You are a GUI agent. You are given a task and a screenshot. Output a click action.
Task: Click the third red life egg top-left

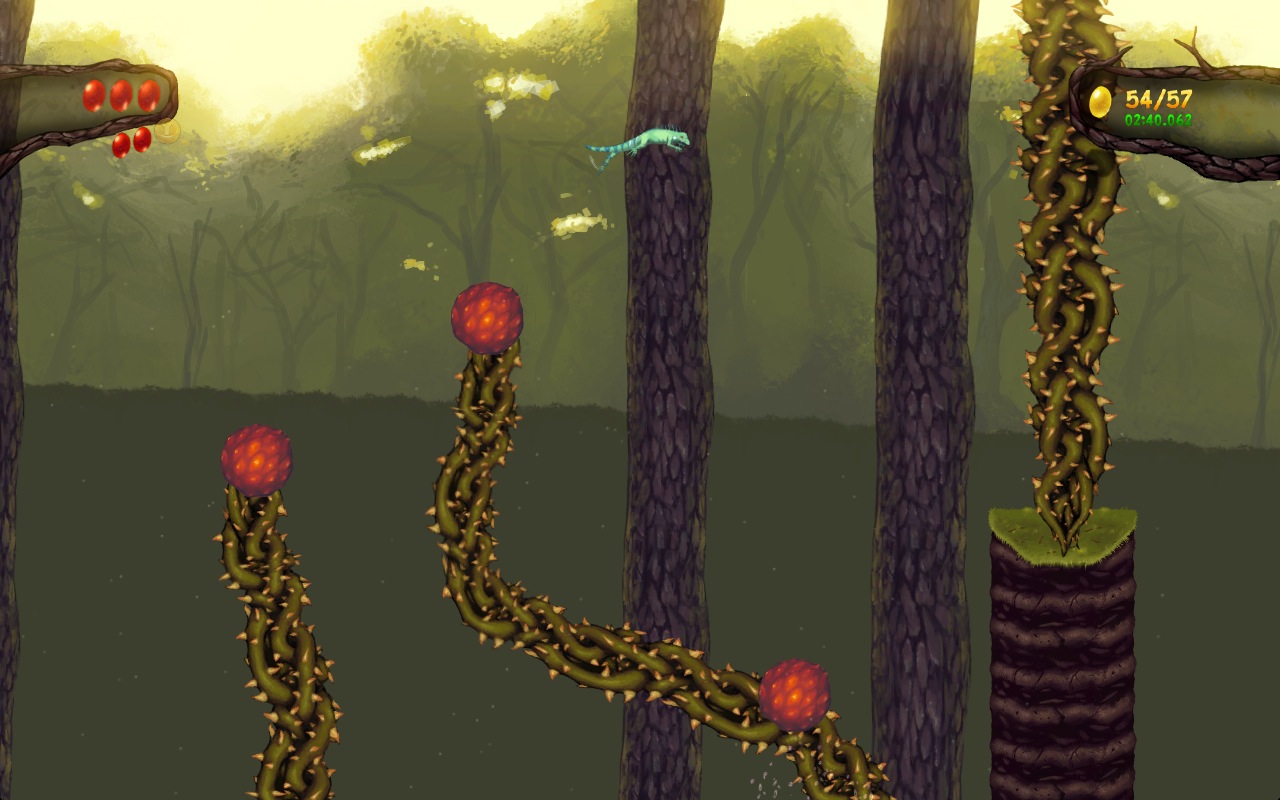tap(148, 96)
